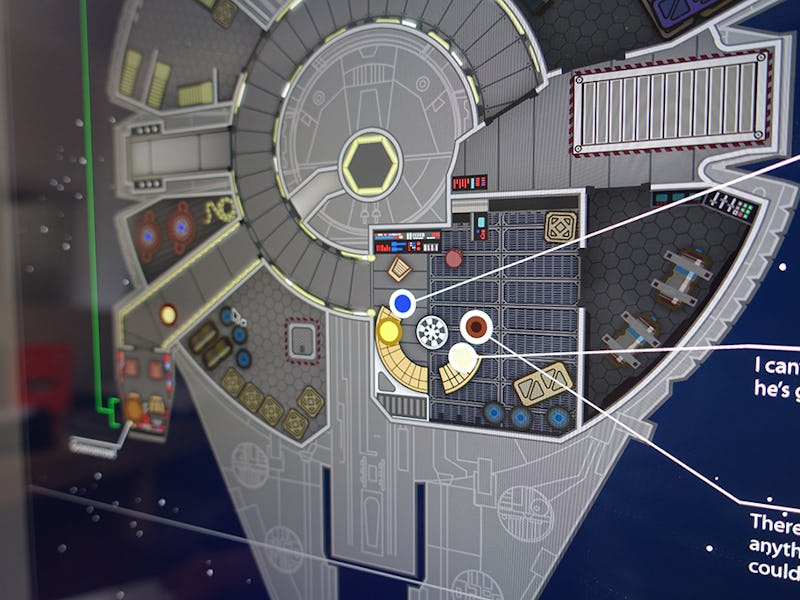Choose the brown and red character token

[x=475, y=325]
